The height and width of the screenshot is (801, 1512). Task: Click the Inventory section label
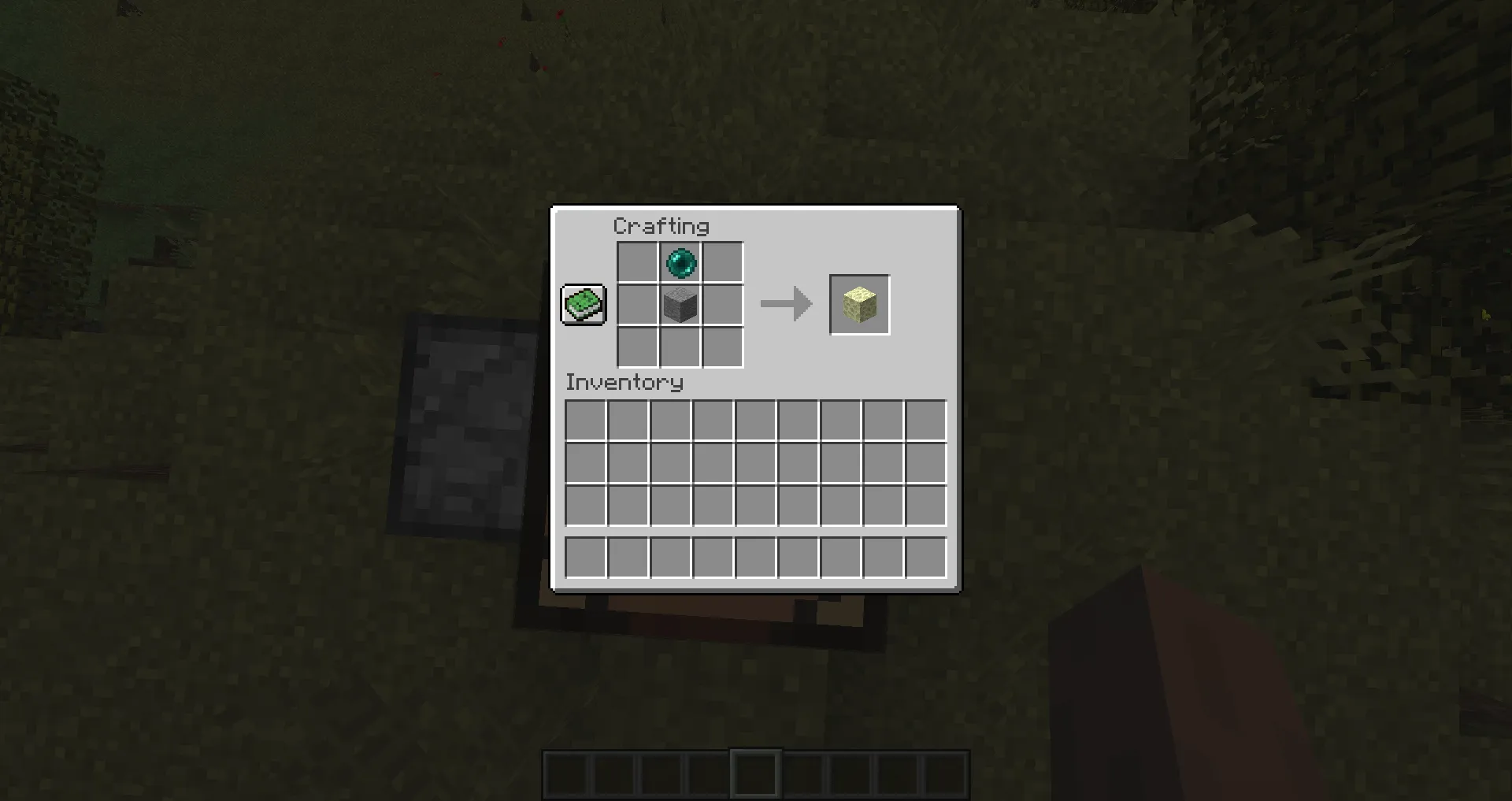[624, 383]
